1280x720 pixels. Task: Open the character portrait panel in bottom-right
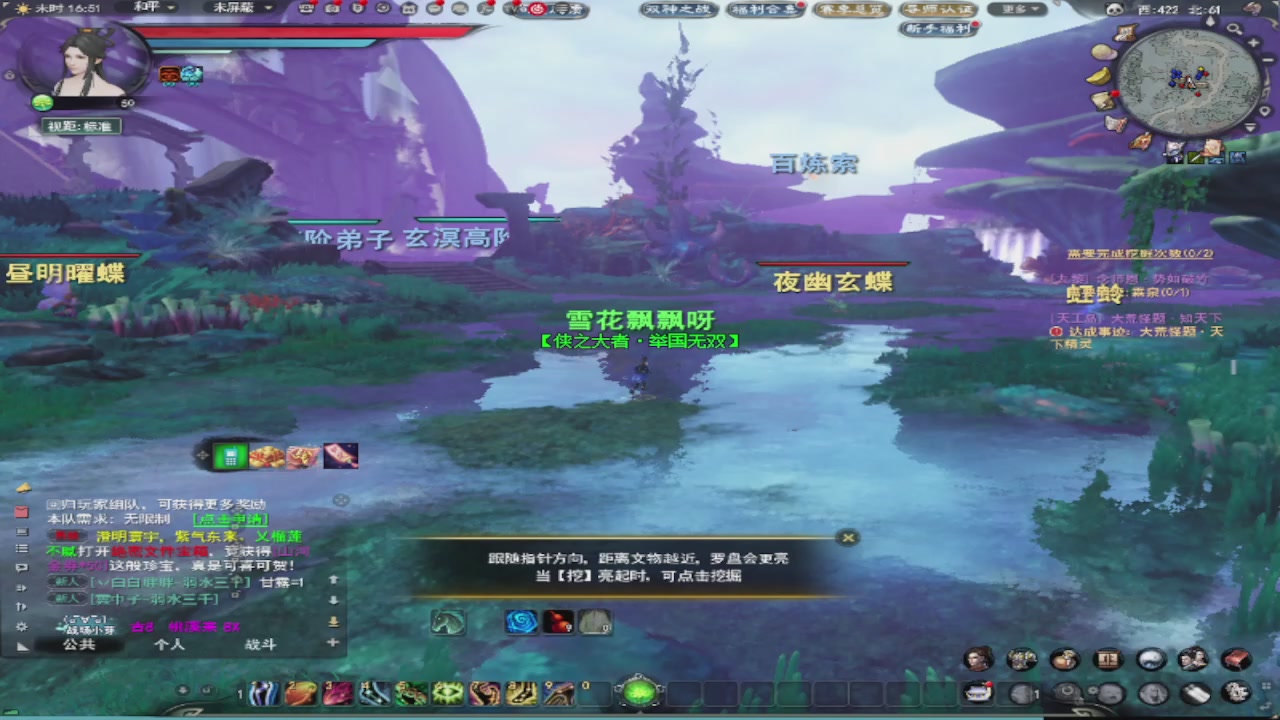(978, 658)
